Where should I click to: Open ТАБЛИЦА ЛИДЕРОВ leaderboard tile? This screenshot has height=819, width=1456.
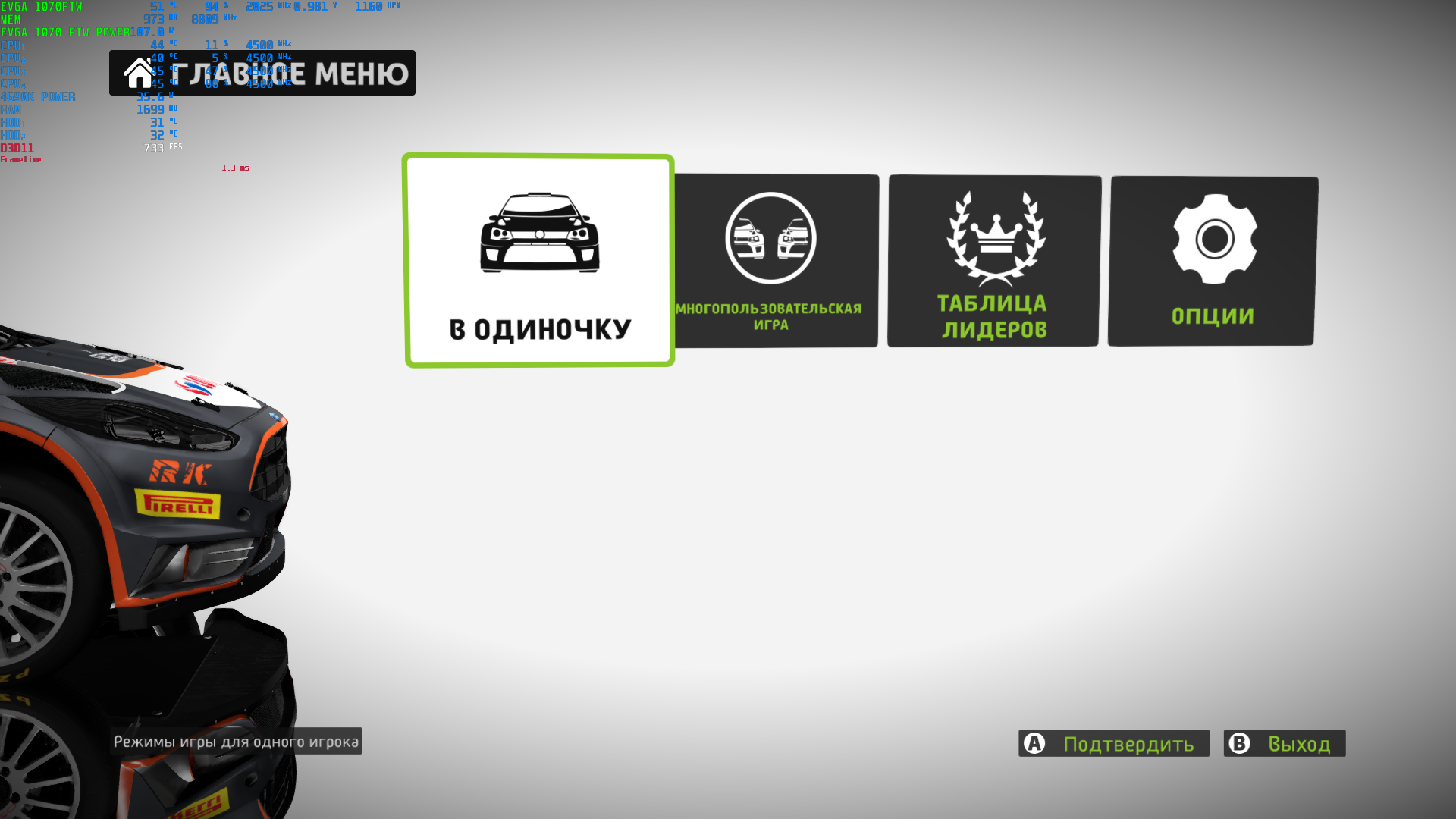(993, 260)
